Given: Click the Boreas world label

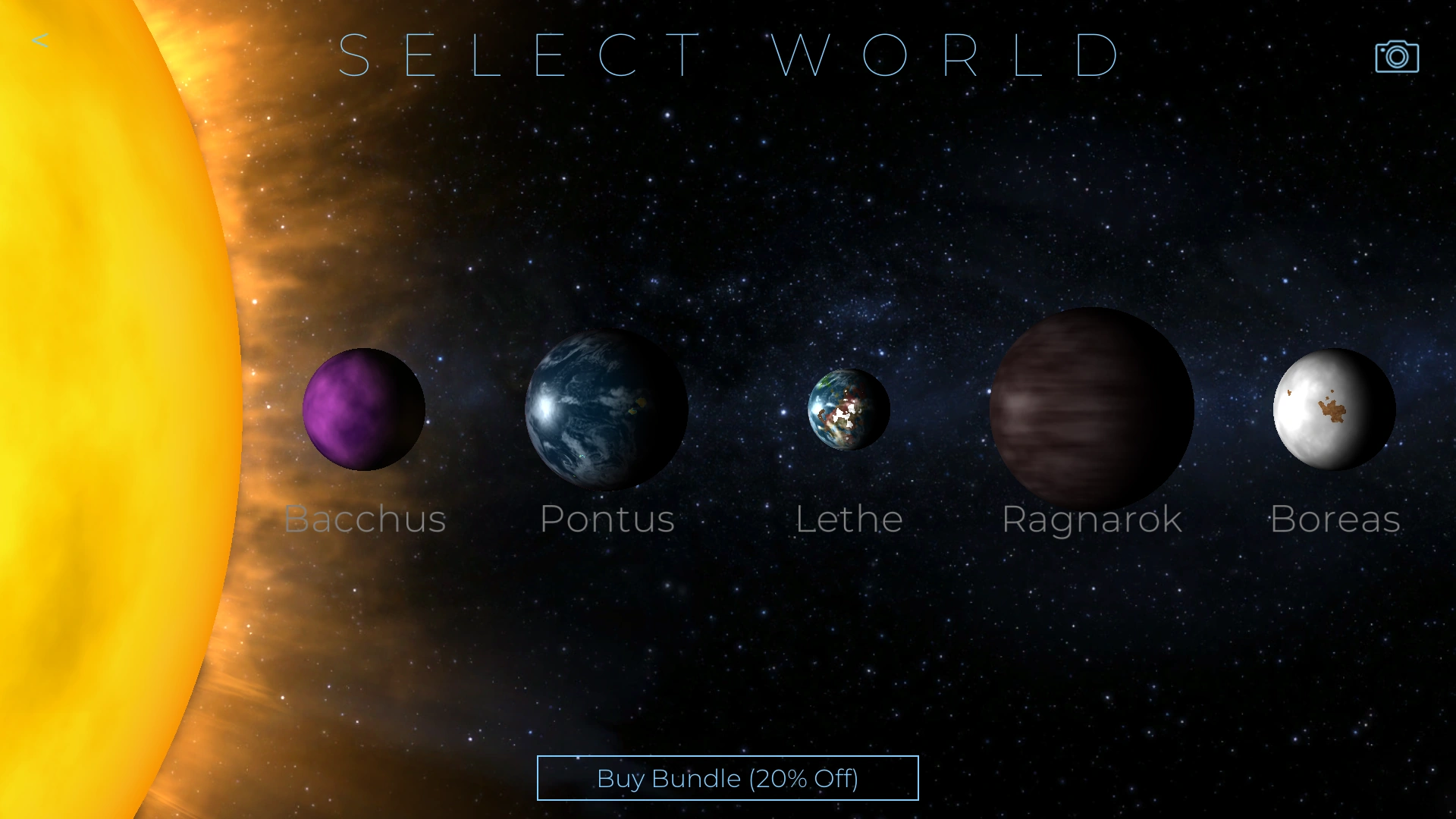Looking at the screenshot, I should pyautogui.click(x=1335, y=519).
